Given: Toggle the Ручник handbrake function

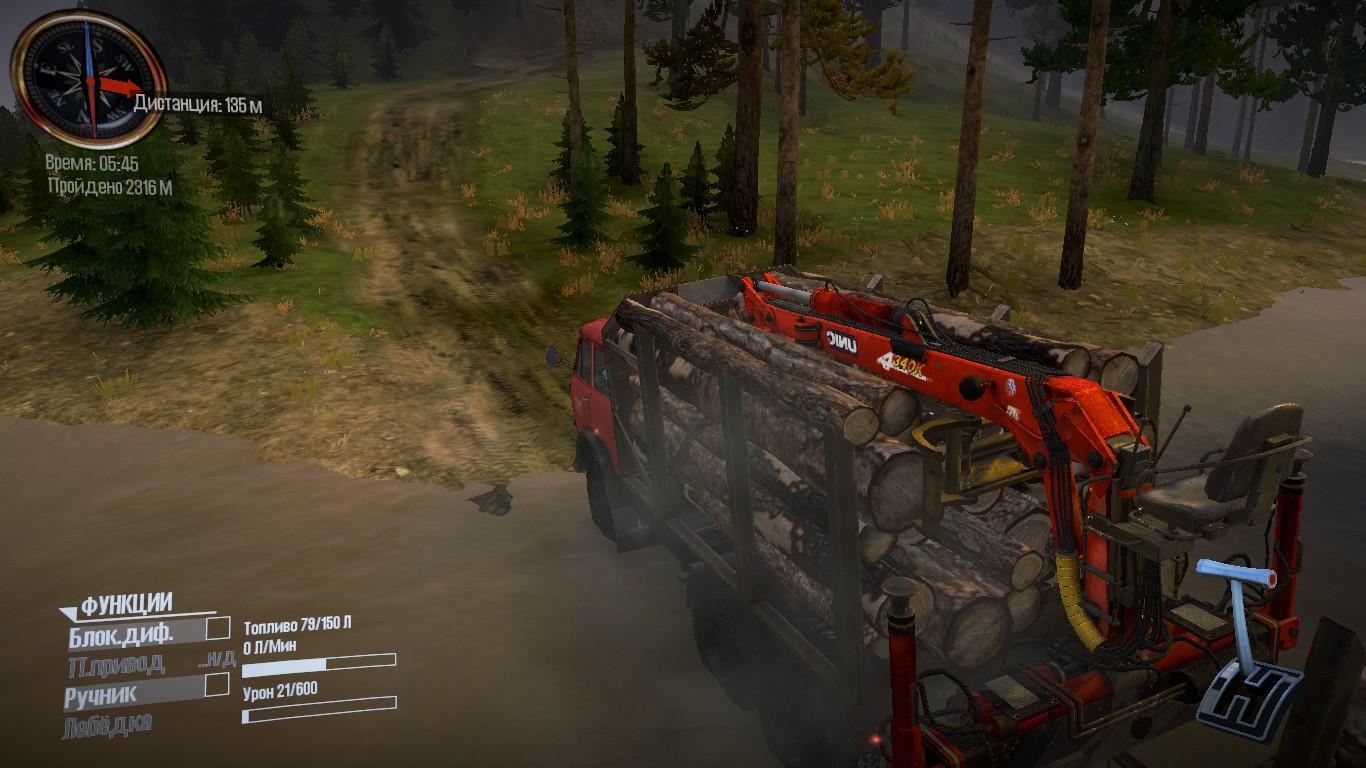Looking at the screenshot, I should click(102, 693).
